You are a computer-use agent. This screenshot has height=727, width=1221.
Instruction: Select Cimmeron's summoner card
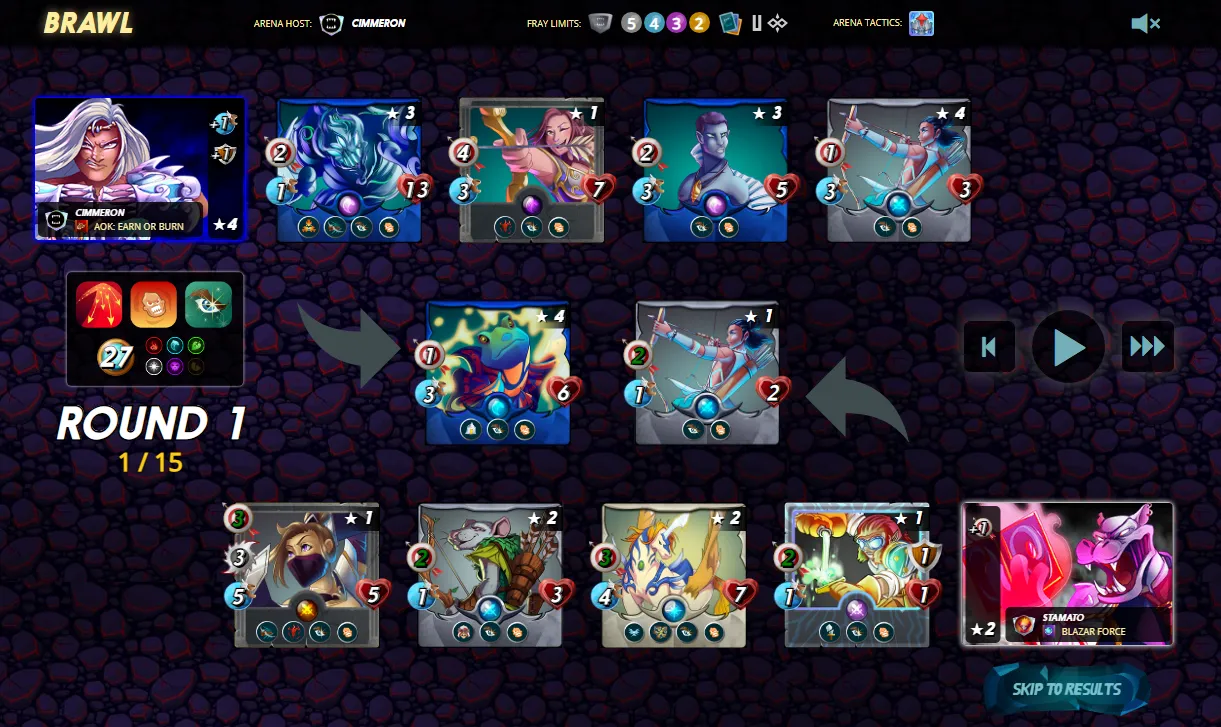point(139,168)
